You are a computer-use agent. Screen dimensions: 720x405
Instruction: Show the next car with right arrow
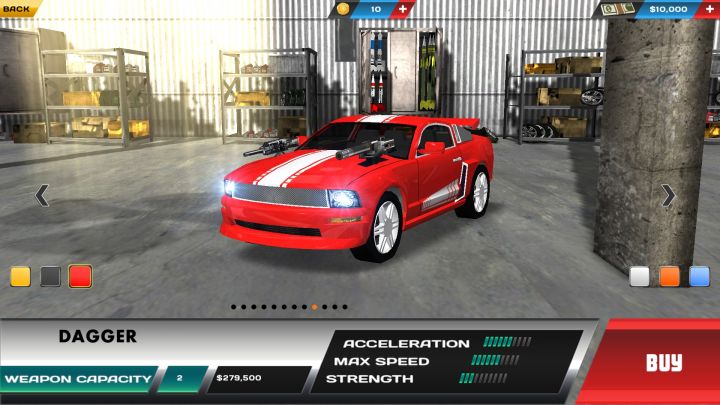668,196
